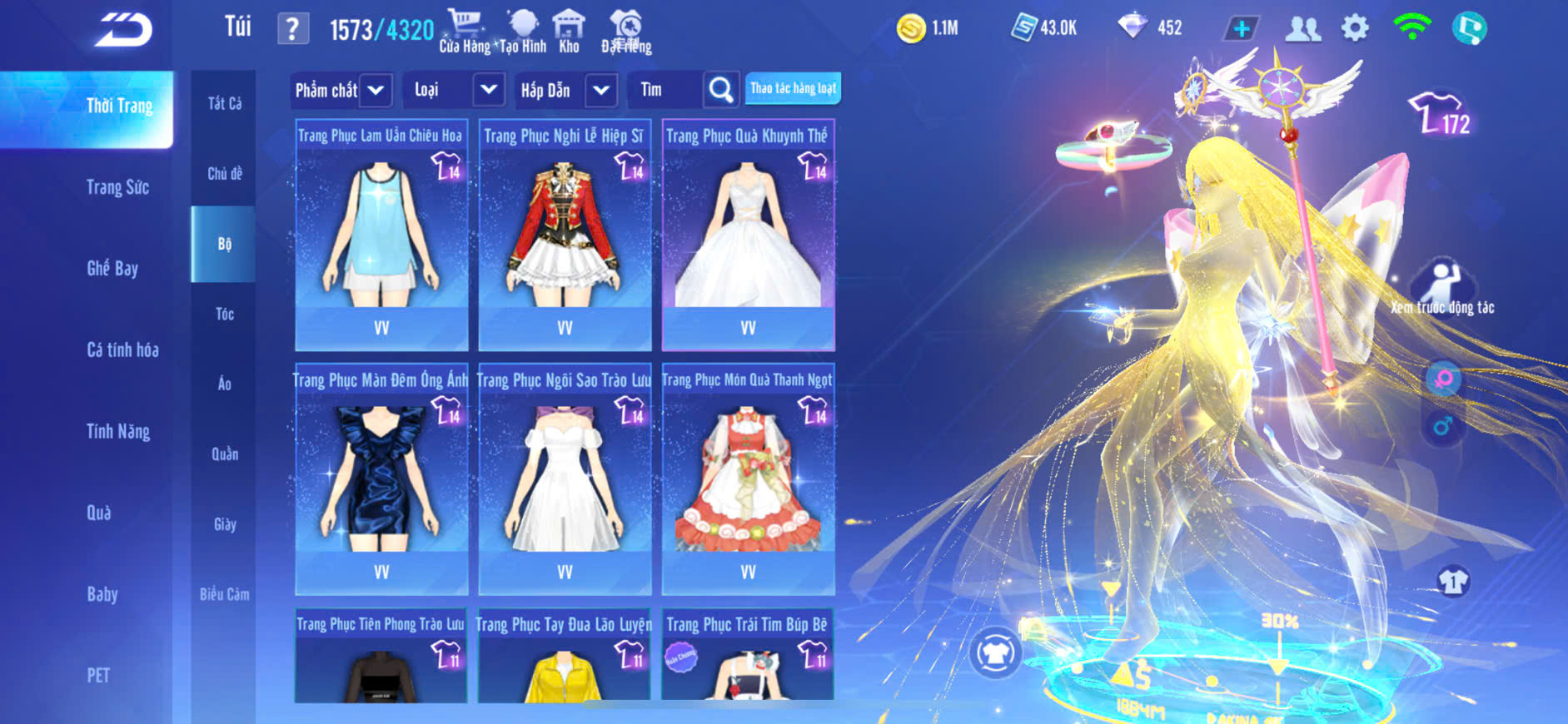The width and height of the screenshot is (1568, 724).
Task: Select the Giày subcategory
Action: 224,524
